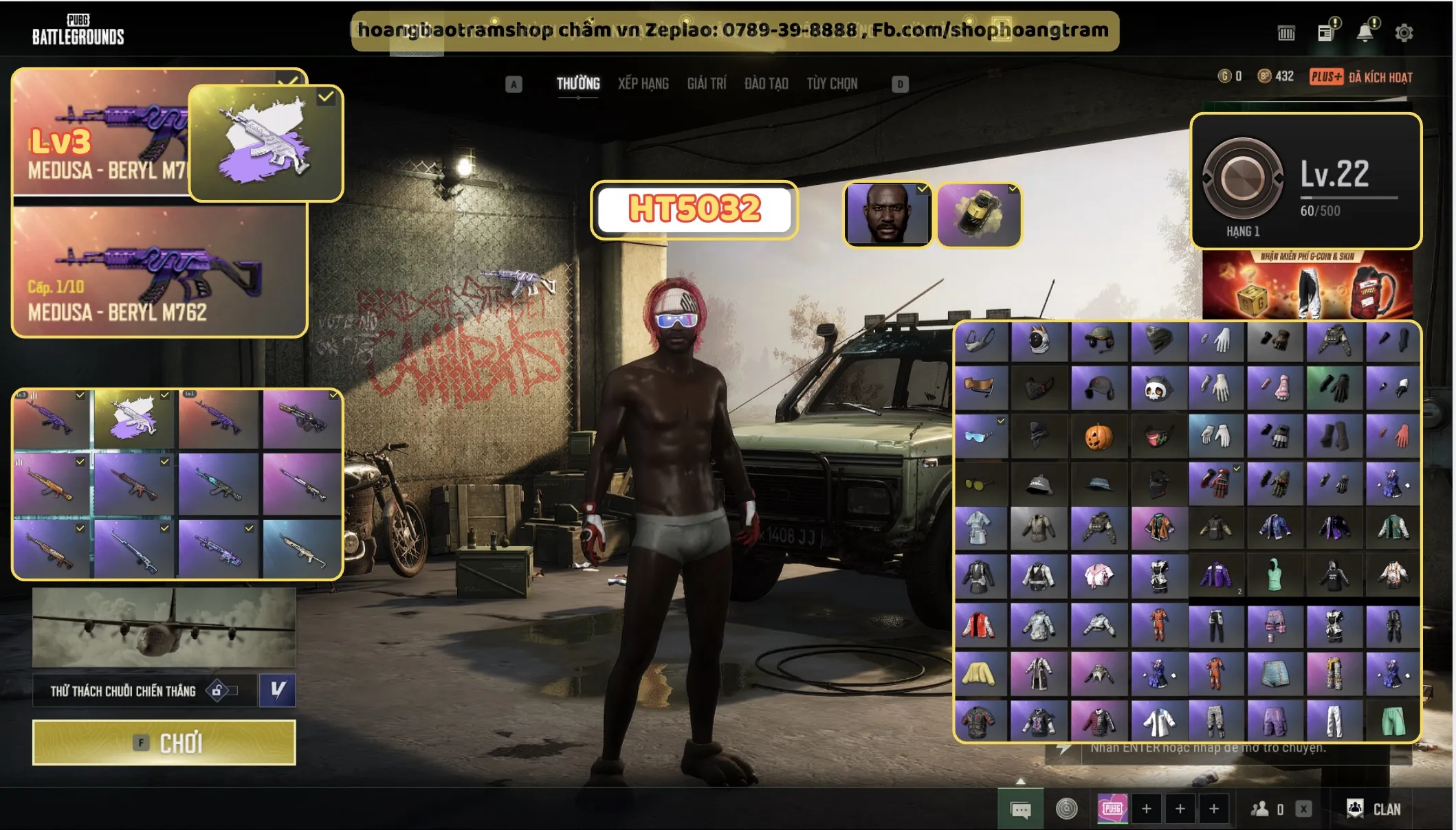Select the ĐÀO TẠO tab
The width and height of the screenshot is (1456, 830).
click(x=766, y=84)
